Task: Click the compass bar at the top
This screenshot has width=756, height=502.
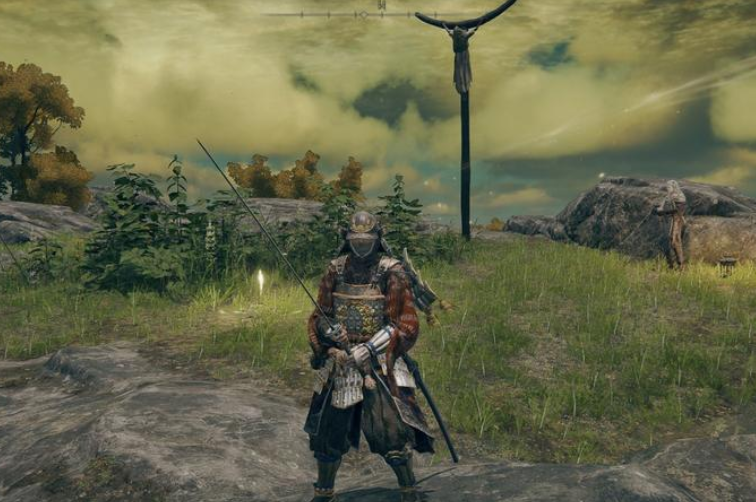Action: click(378, 13)
